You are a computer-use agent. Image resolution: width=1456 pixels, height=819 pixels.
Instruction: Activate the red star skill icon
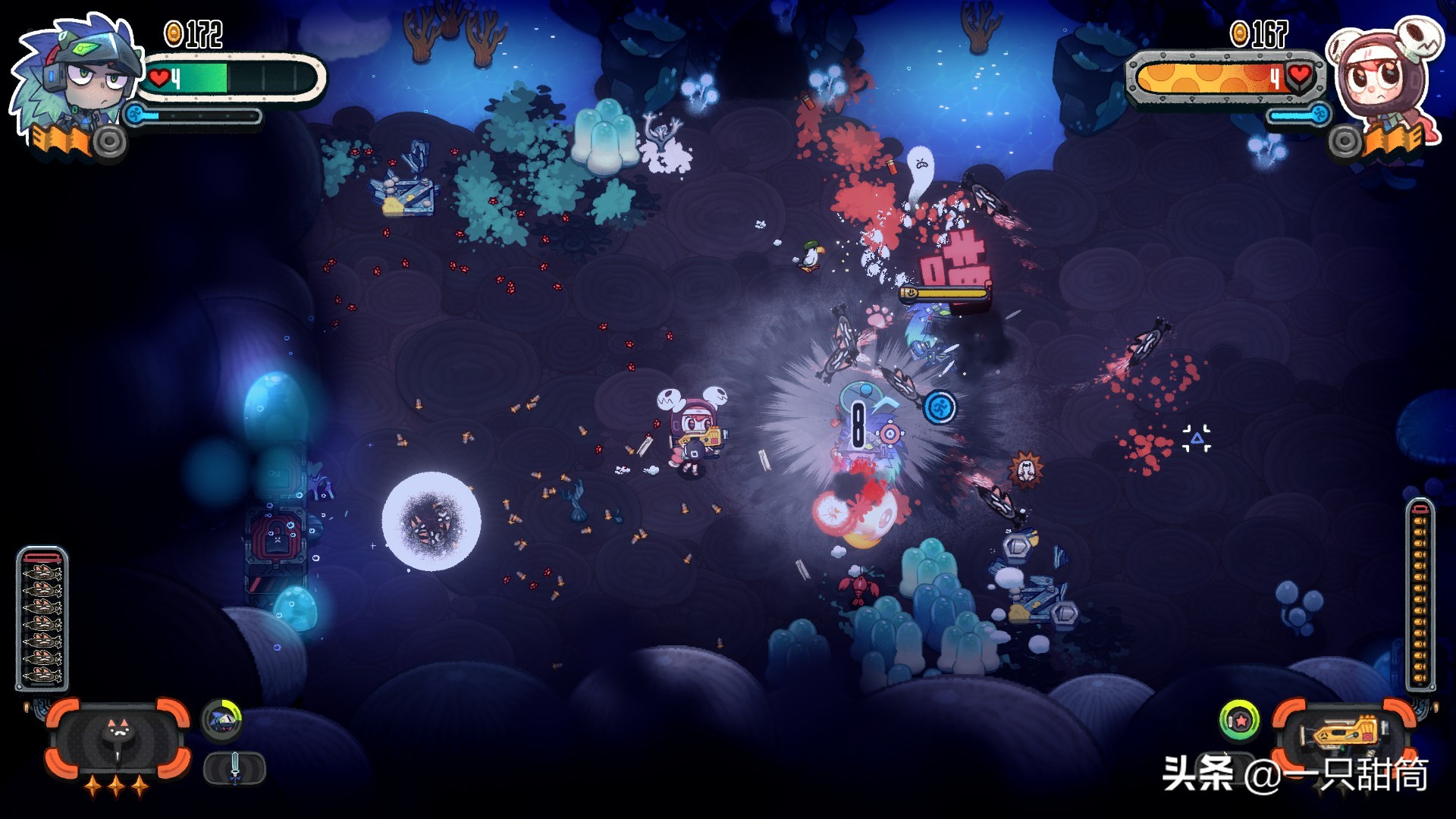1239,720
